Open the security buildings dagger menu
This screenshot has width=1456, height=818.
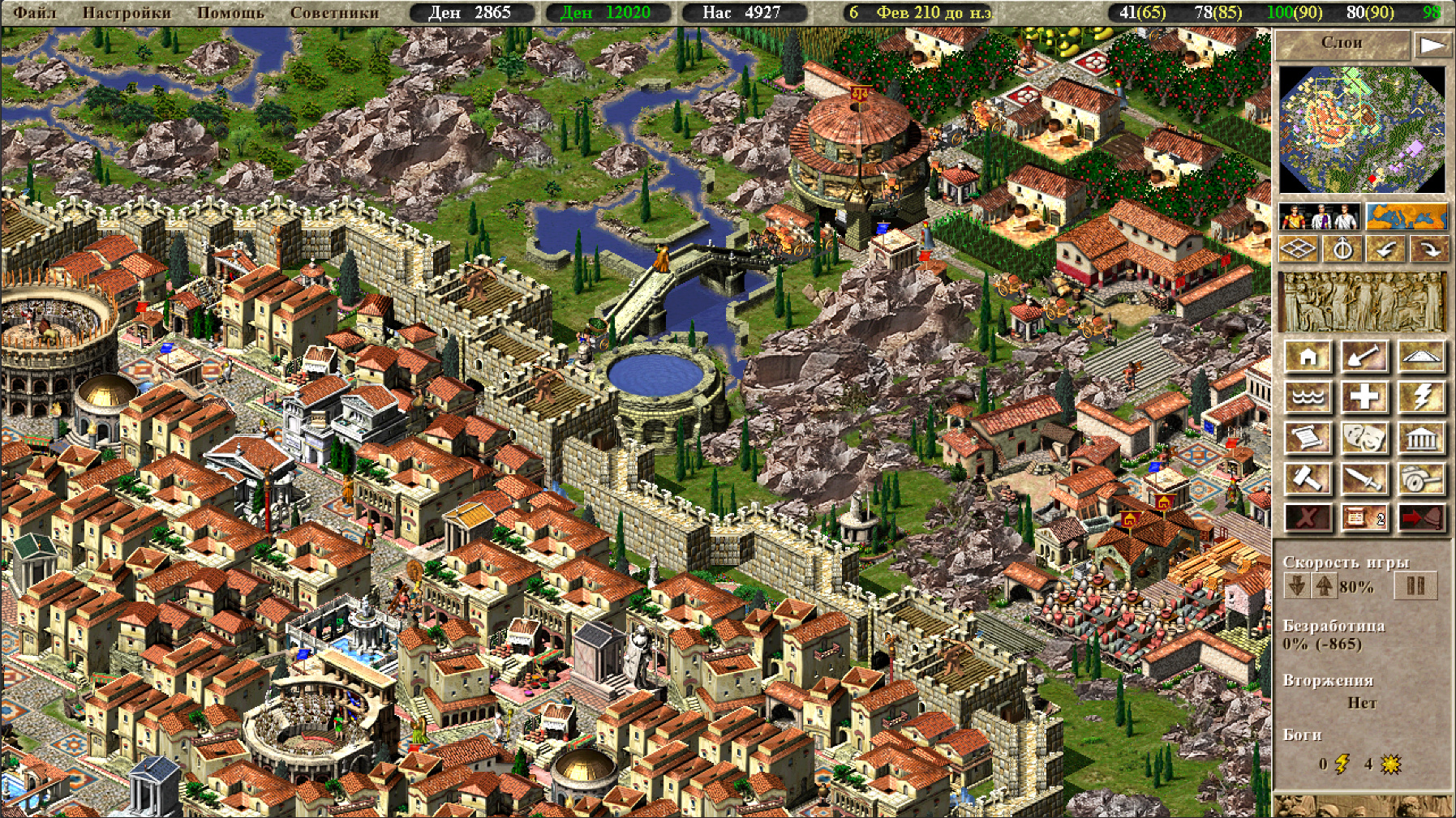[1366, 478]
